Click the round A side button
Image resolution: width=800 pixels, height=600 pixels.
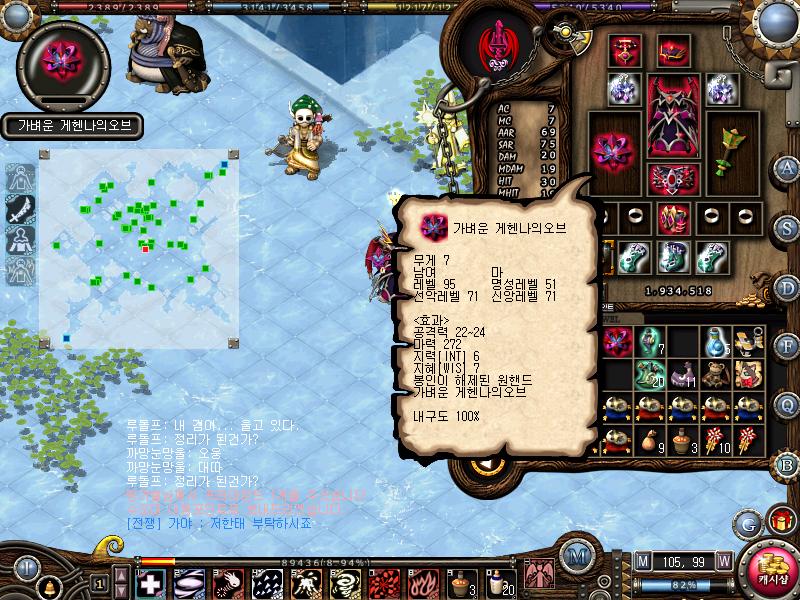[787, 167]
